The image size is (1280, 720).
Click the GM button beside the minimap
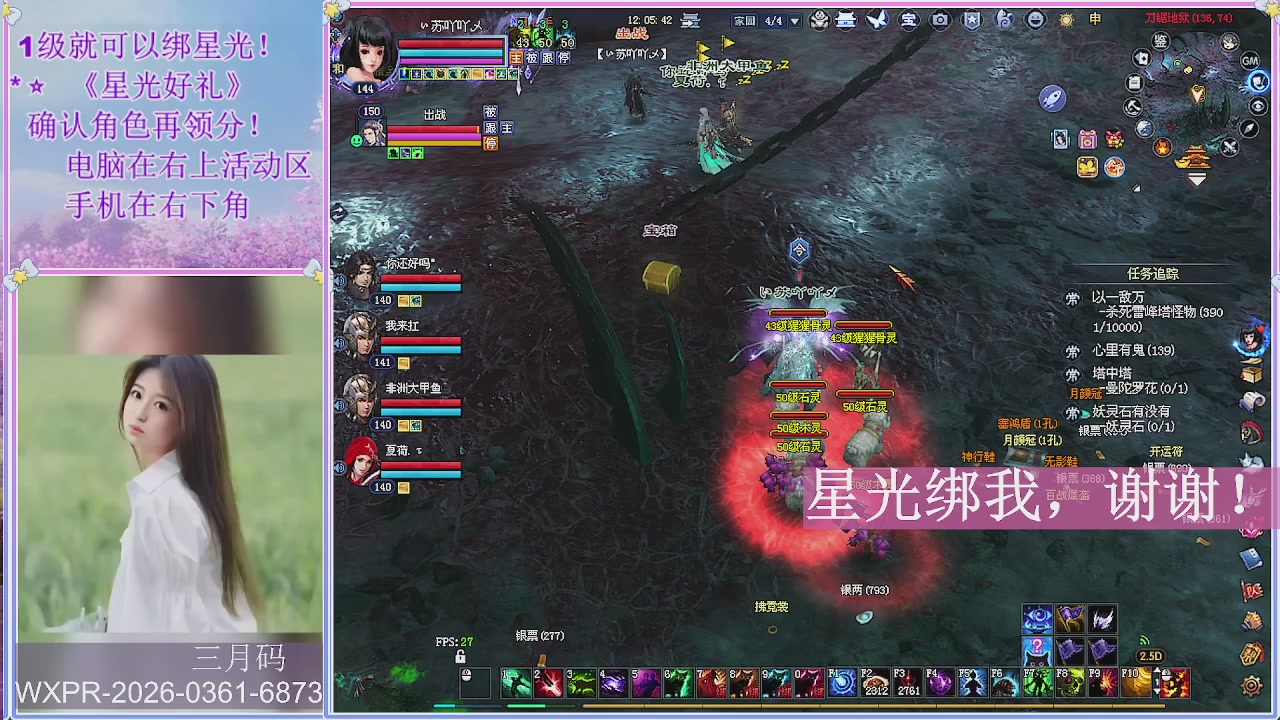click(1249, 61)
